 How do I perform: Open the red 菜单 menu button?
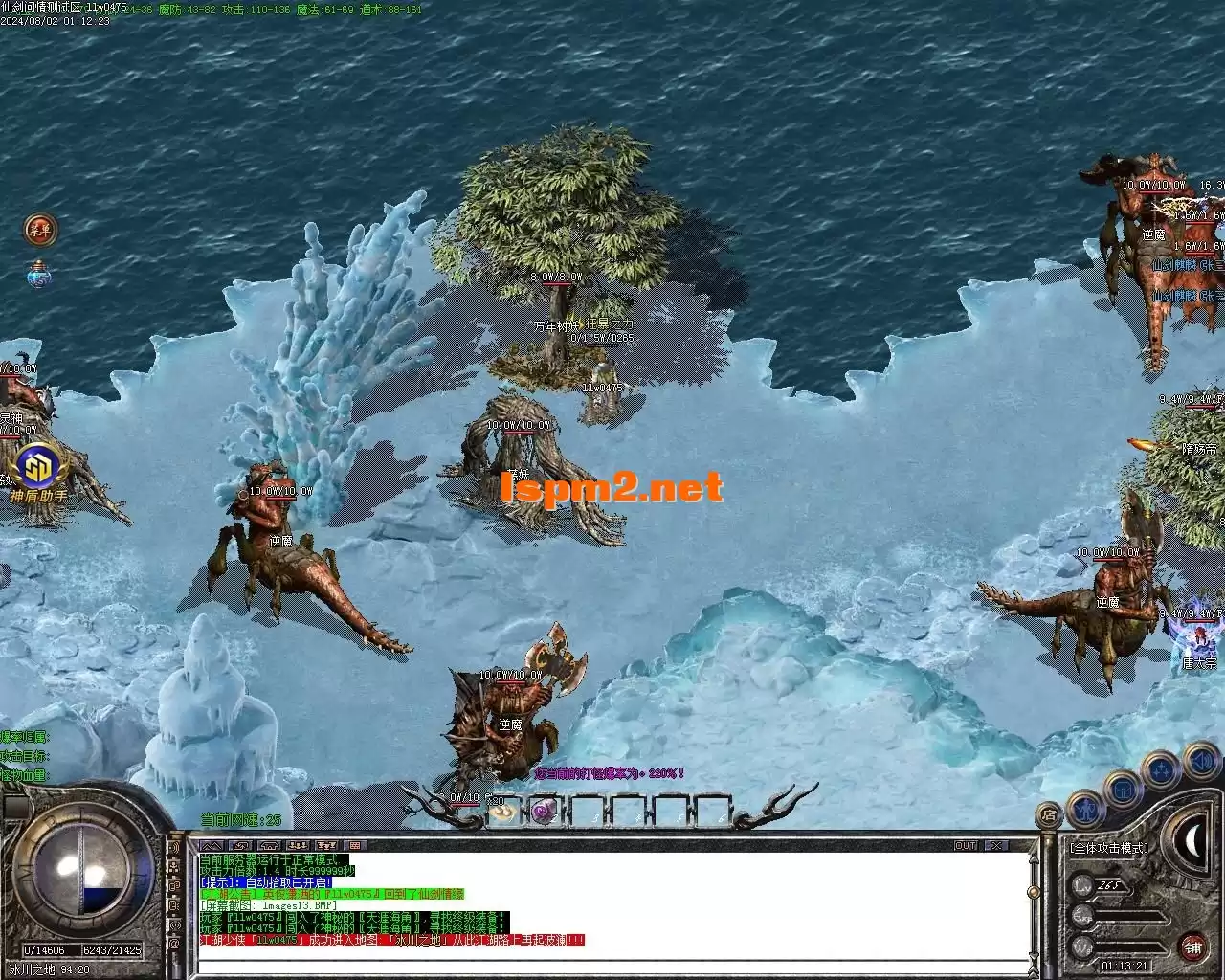(x=40, y=230)
